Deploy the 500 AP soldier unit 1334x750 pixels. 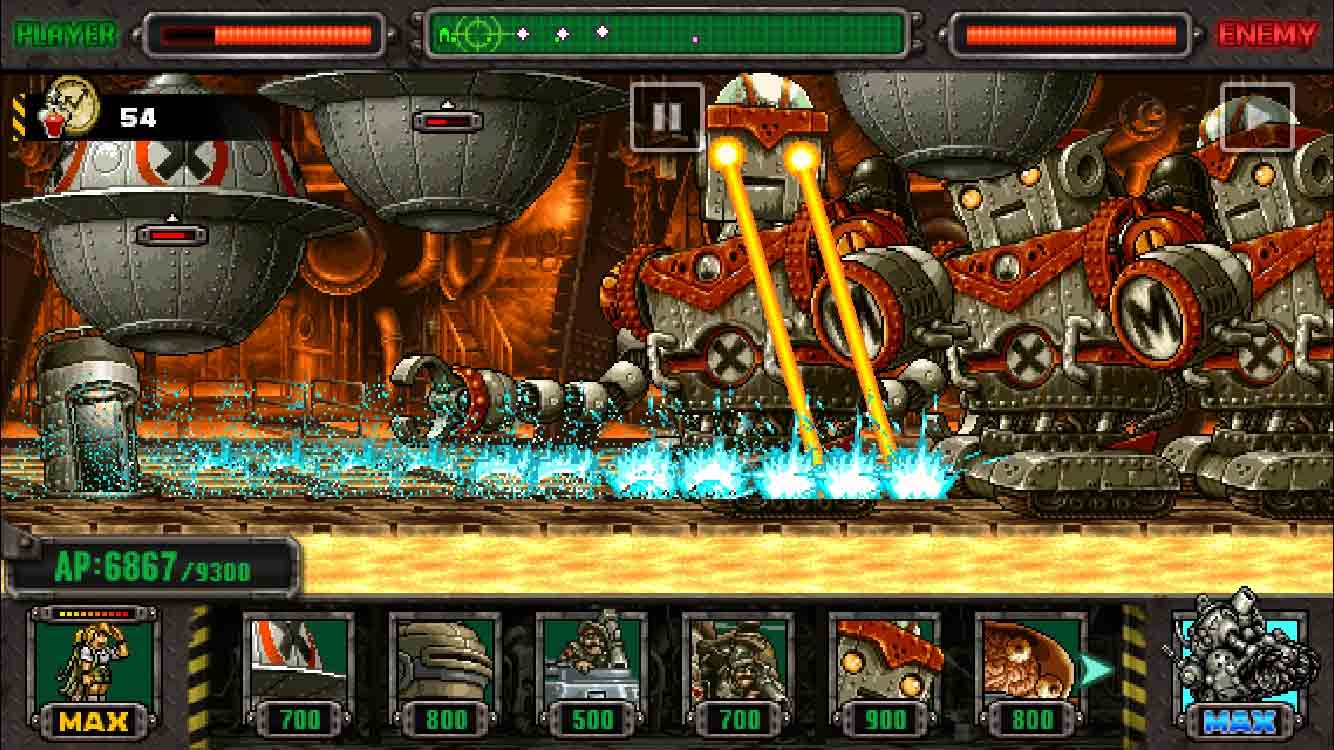click(591, 670)
